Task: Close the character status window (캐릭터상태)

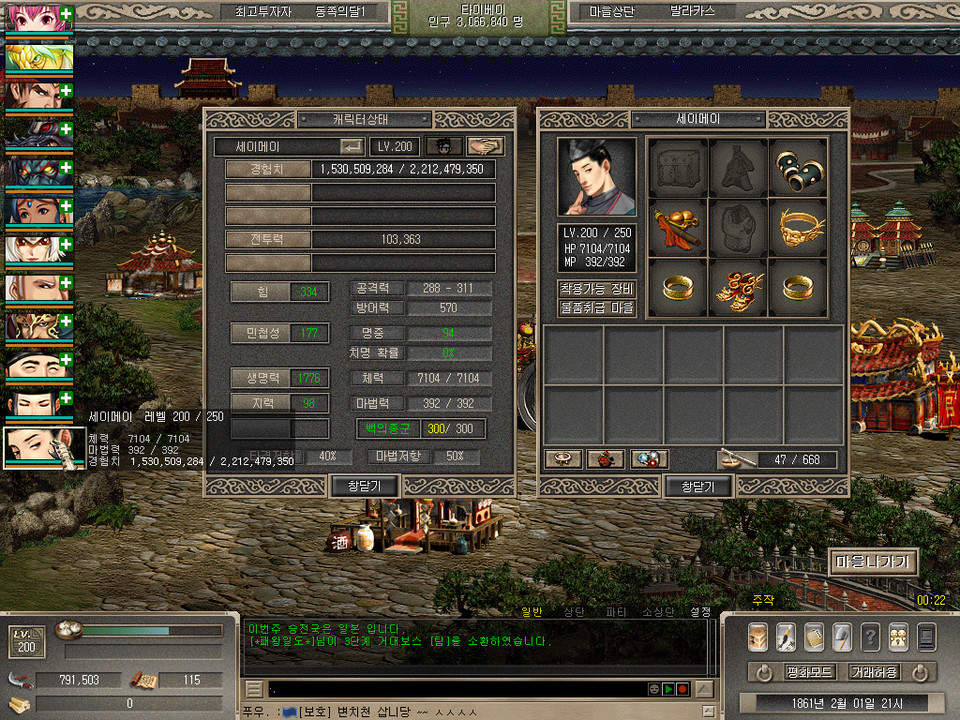Action: [365, 486]
